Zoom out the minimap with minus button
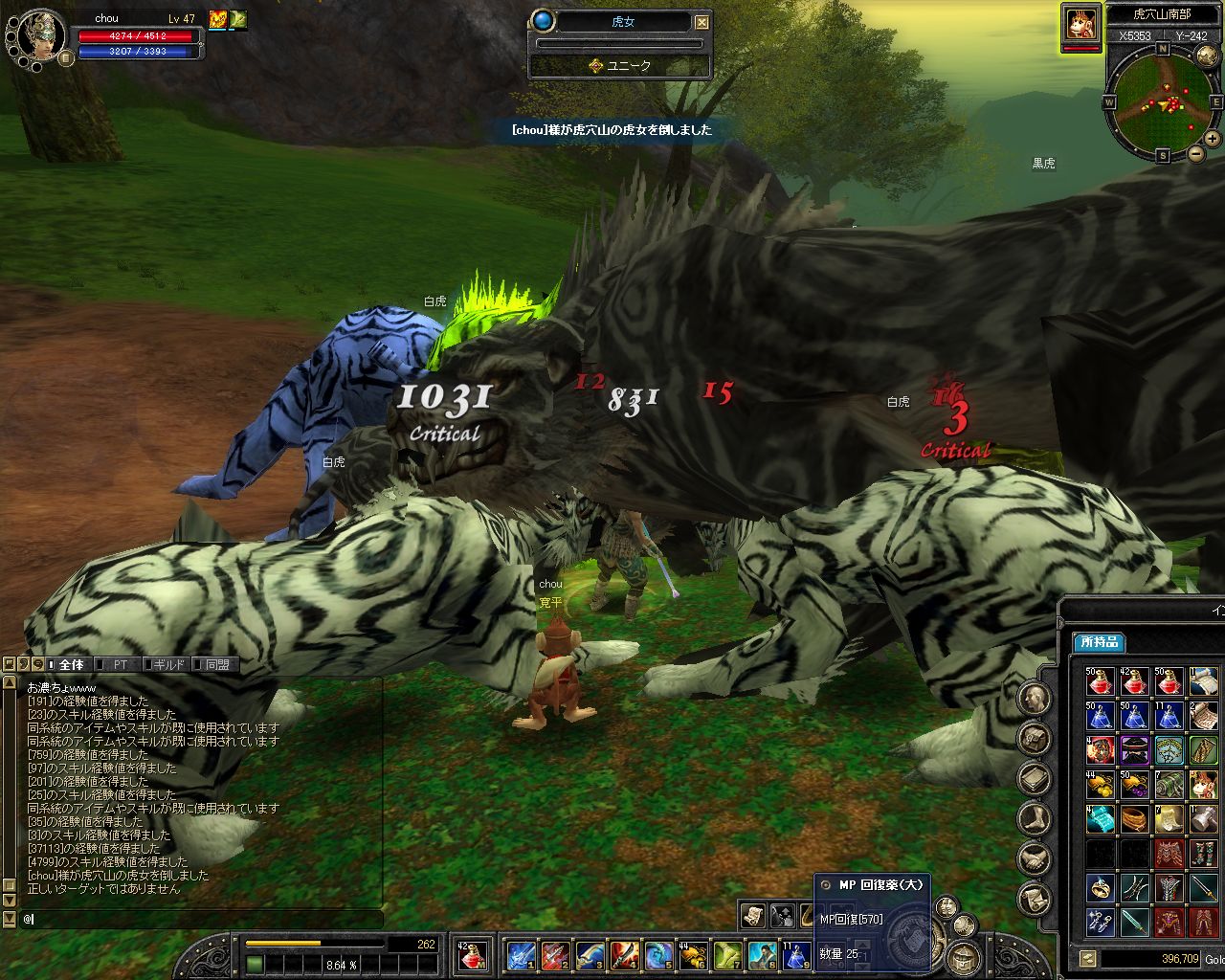The height and width of the screenshot is (980, 1225). pos(1196,153)
